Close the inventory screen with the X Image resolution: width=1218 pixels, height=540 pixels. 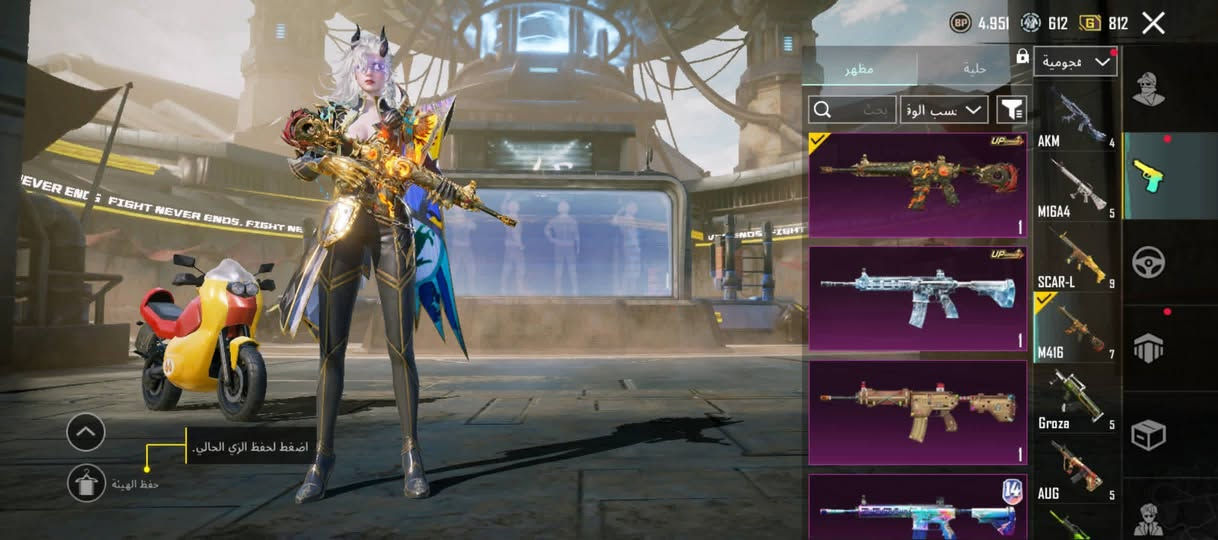(1153, 23)
